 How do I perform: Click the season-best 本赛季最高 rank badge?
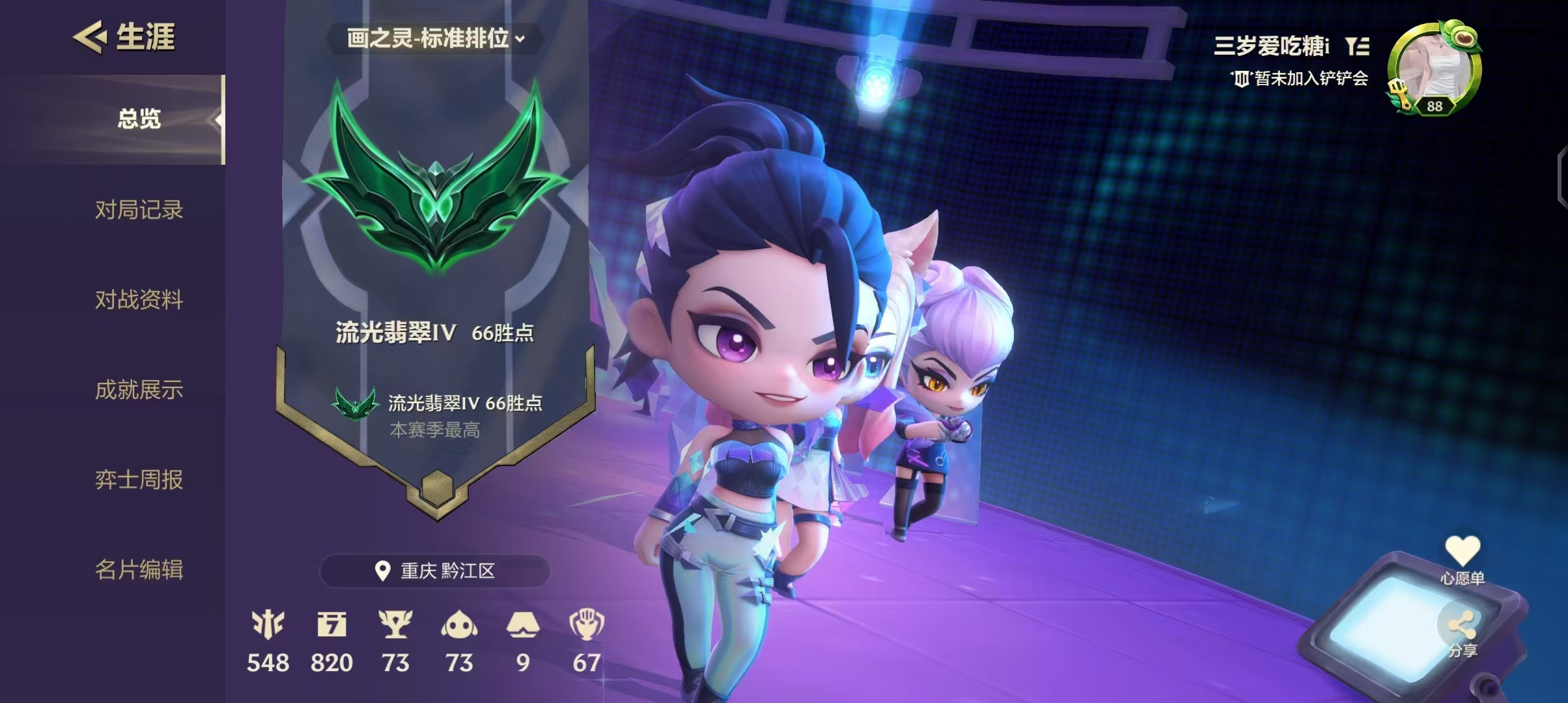point(356,405)
